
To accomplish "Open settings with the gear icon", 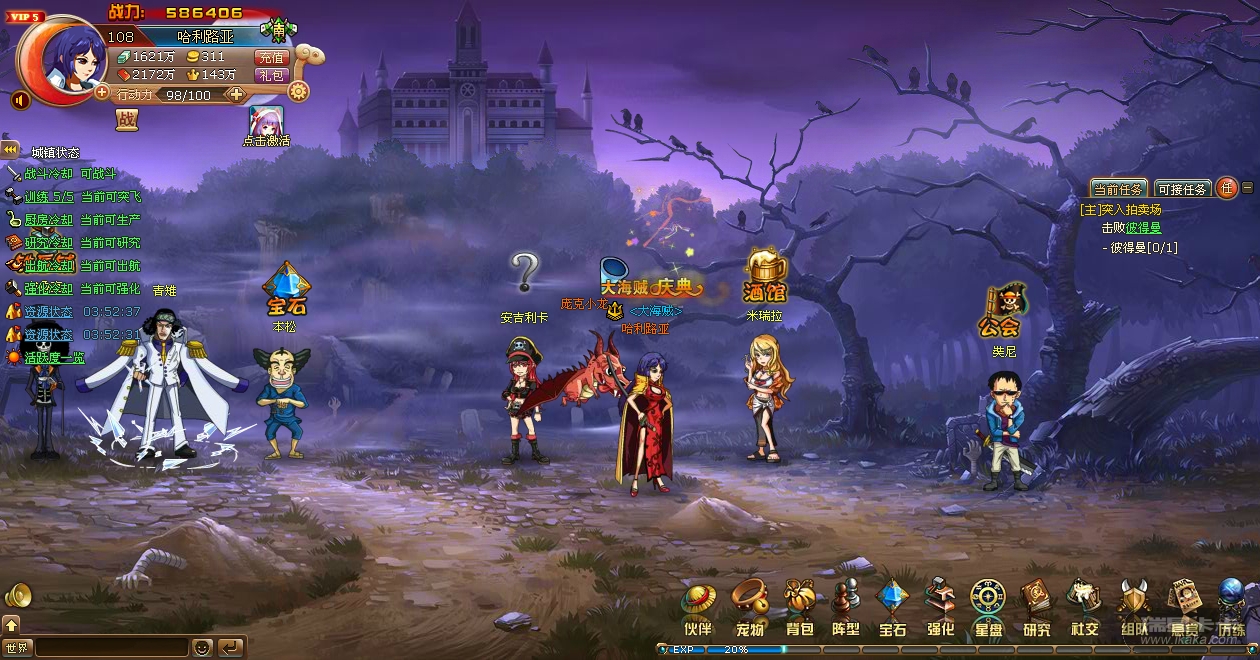I will point(298,92).
